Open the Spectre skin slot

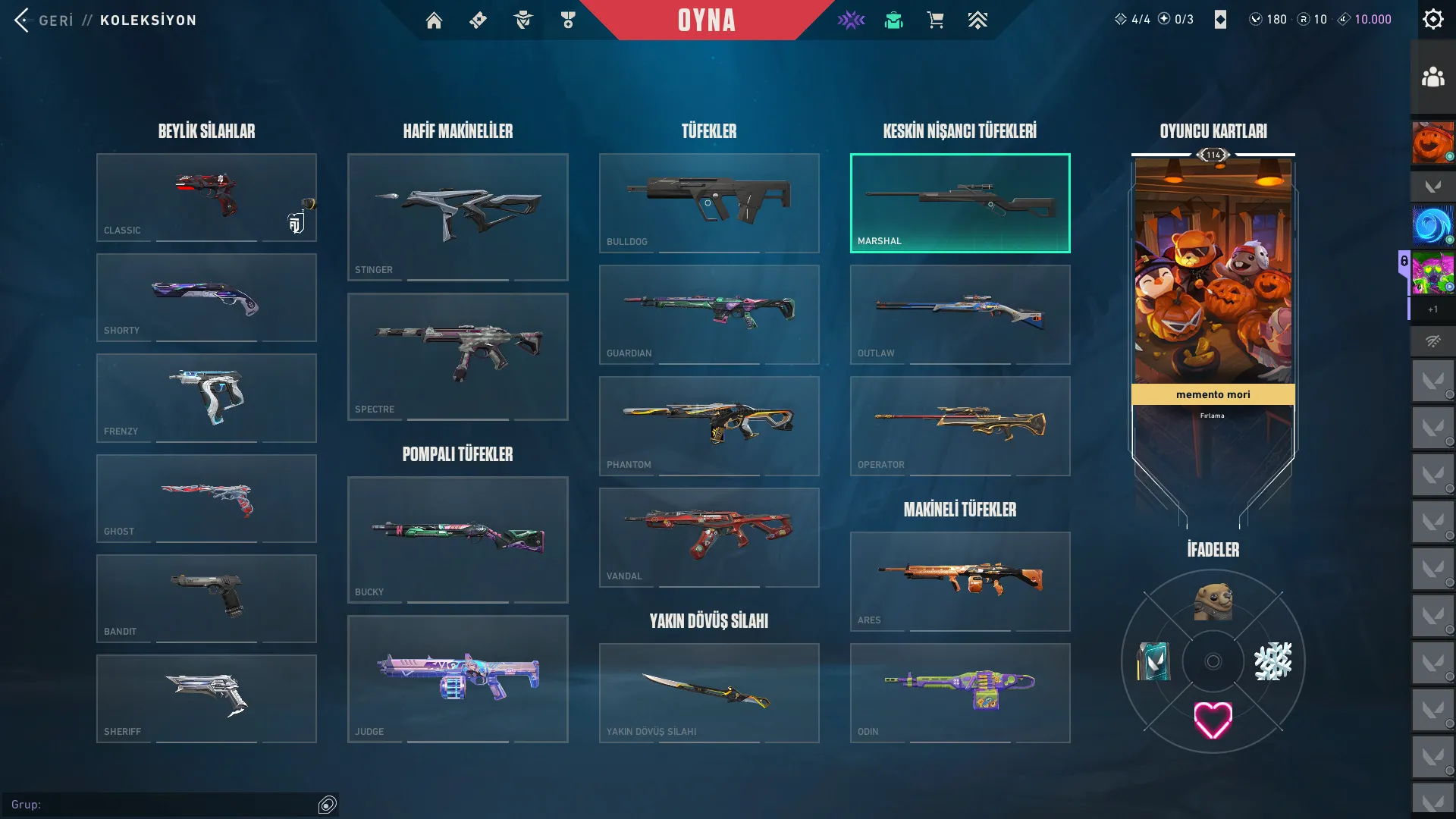pos(457,356)
